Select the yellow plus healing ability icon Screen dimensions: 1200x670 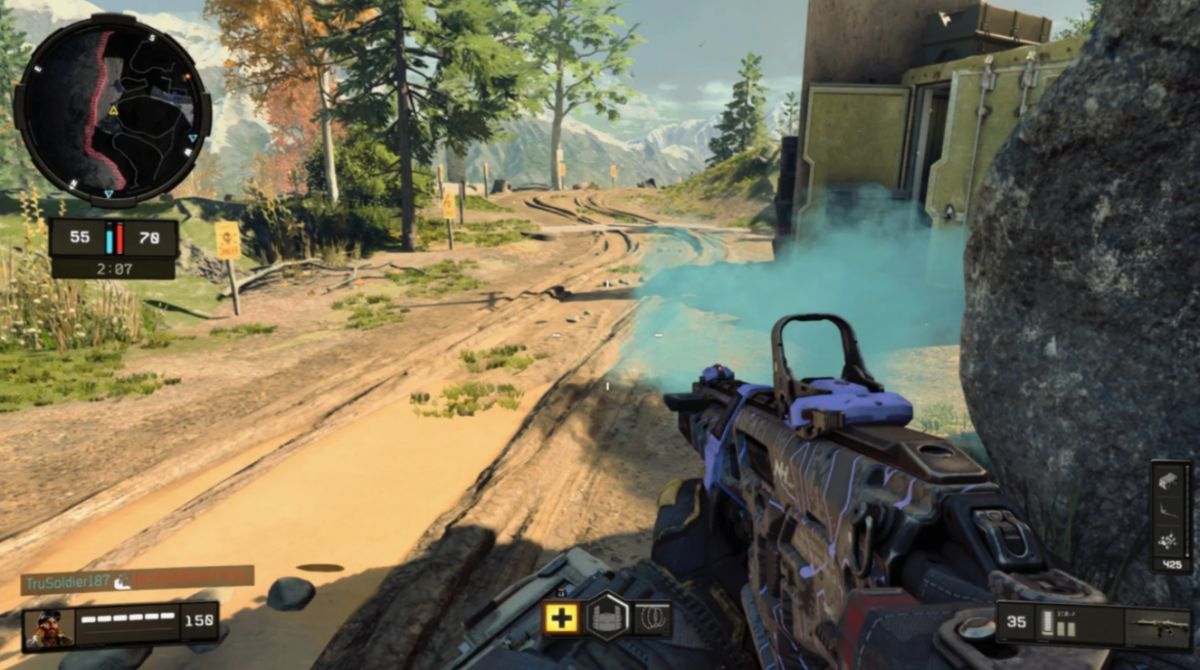[x=562, y=617]
